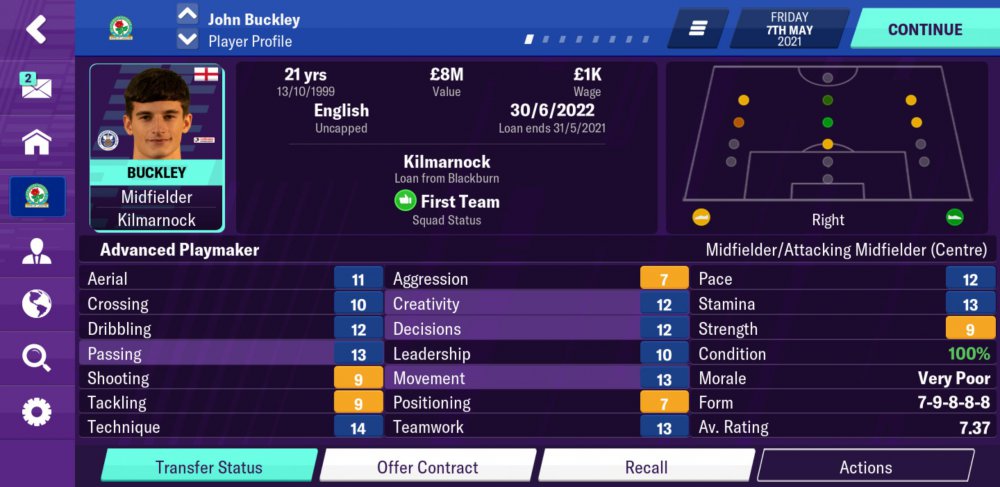The image size is (1000, 487).
Task: Open the Actions menu
Action: click(x=865, y=467)
